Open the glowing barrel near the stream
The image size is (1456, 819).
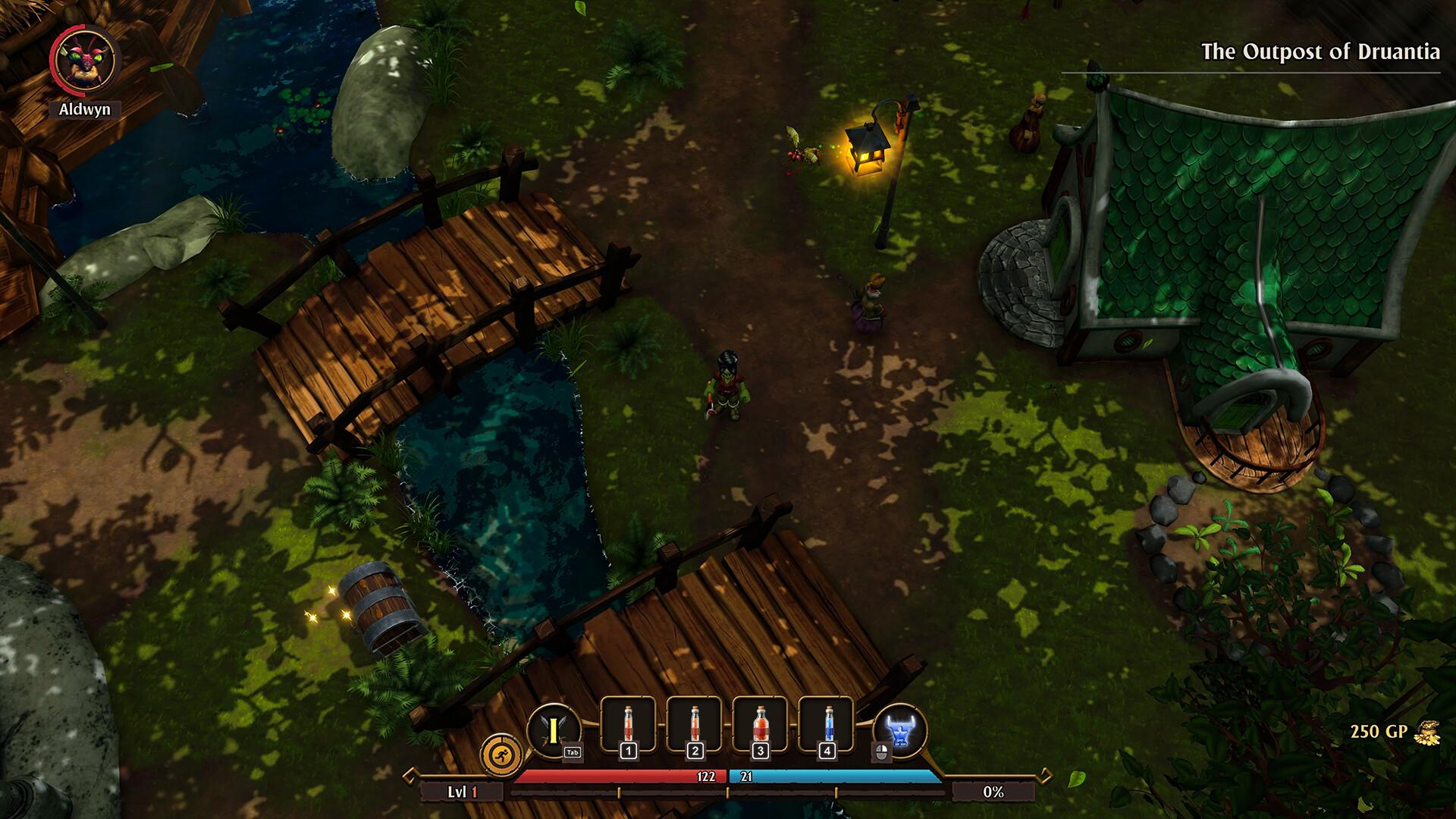pos(381,607)
